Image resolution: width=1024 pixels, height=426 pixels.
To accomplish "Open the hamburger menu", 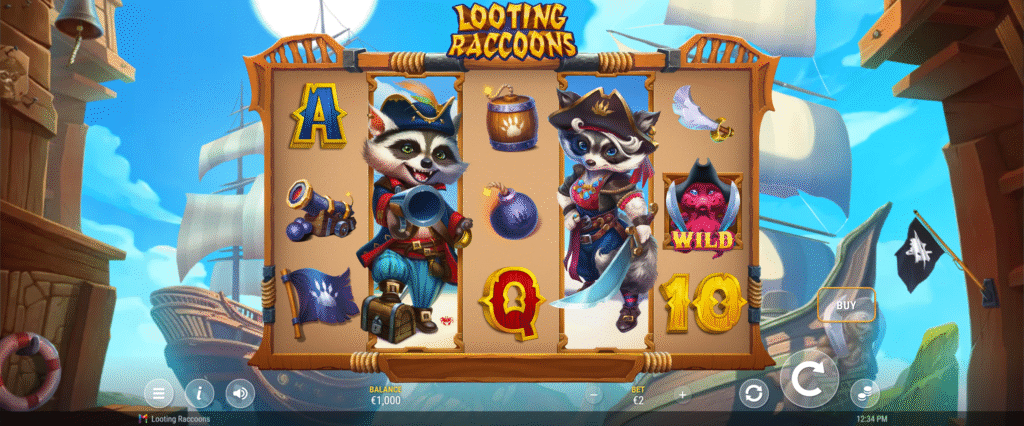I will pyautogui.click(x=158, y=392).
